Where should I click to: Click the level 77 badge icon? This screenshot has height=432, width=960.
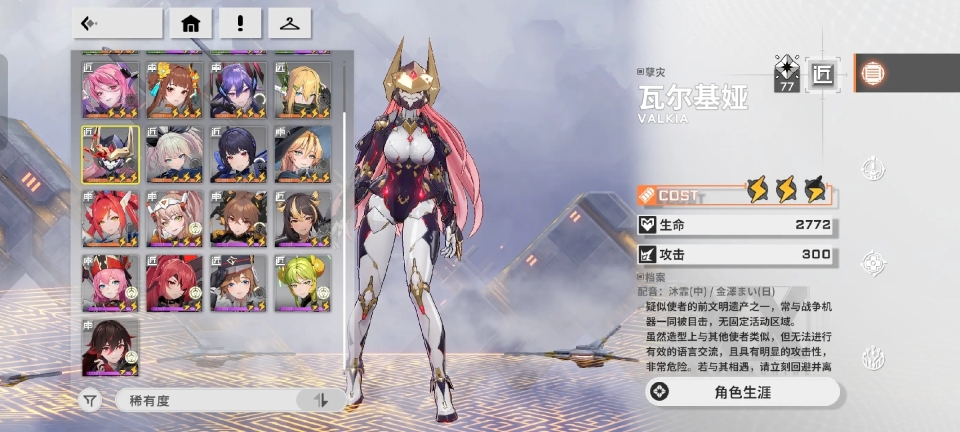pos(787,73)
